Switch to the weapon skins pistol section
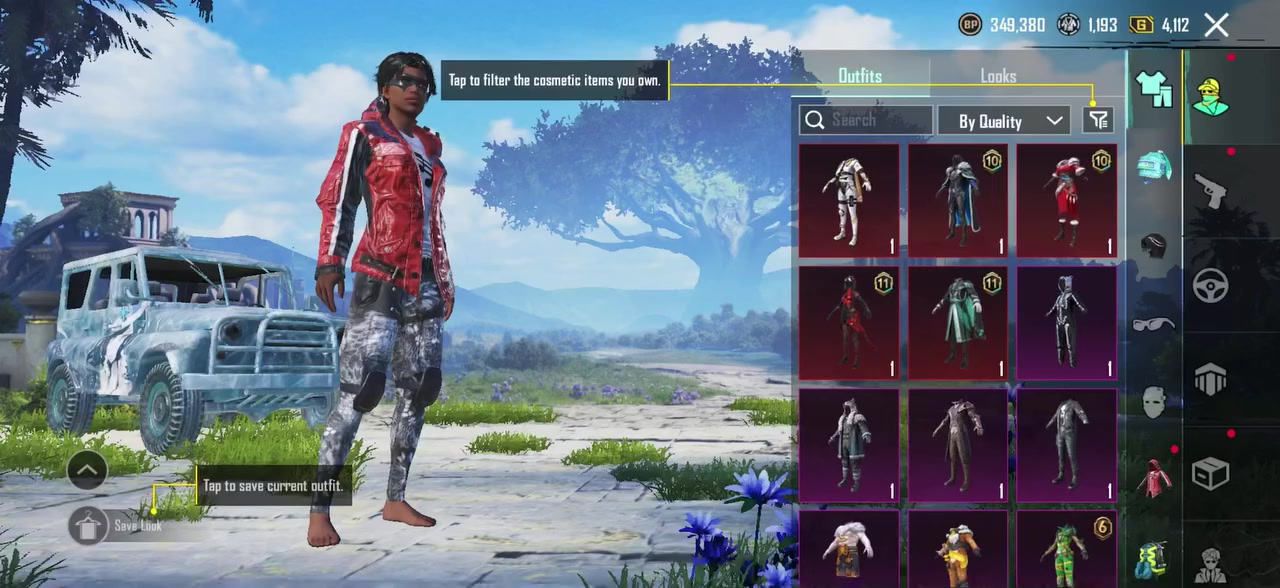This screenshot has width=1280, height=588. [1210, 190]
